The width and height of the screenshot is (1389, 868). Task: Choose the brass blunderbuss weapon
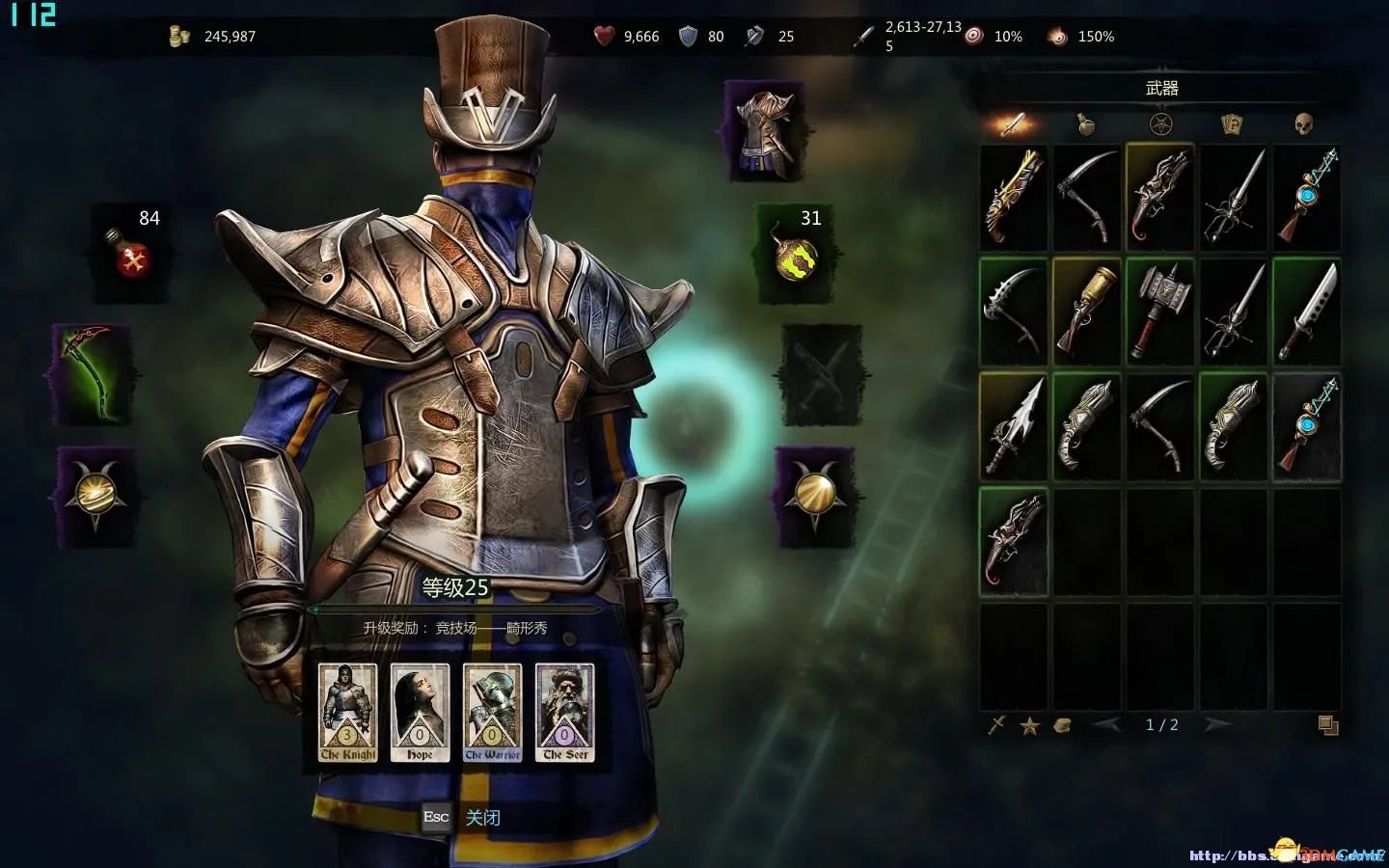tap(1087, 311)
